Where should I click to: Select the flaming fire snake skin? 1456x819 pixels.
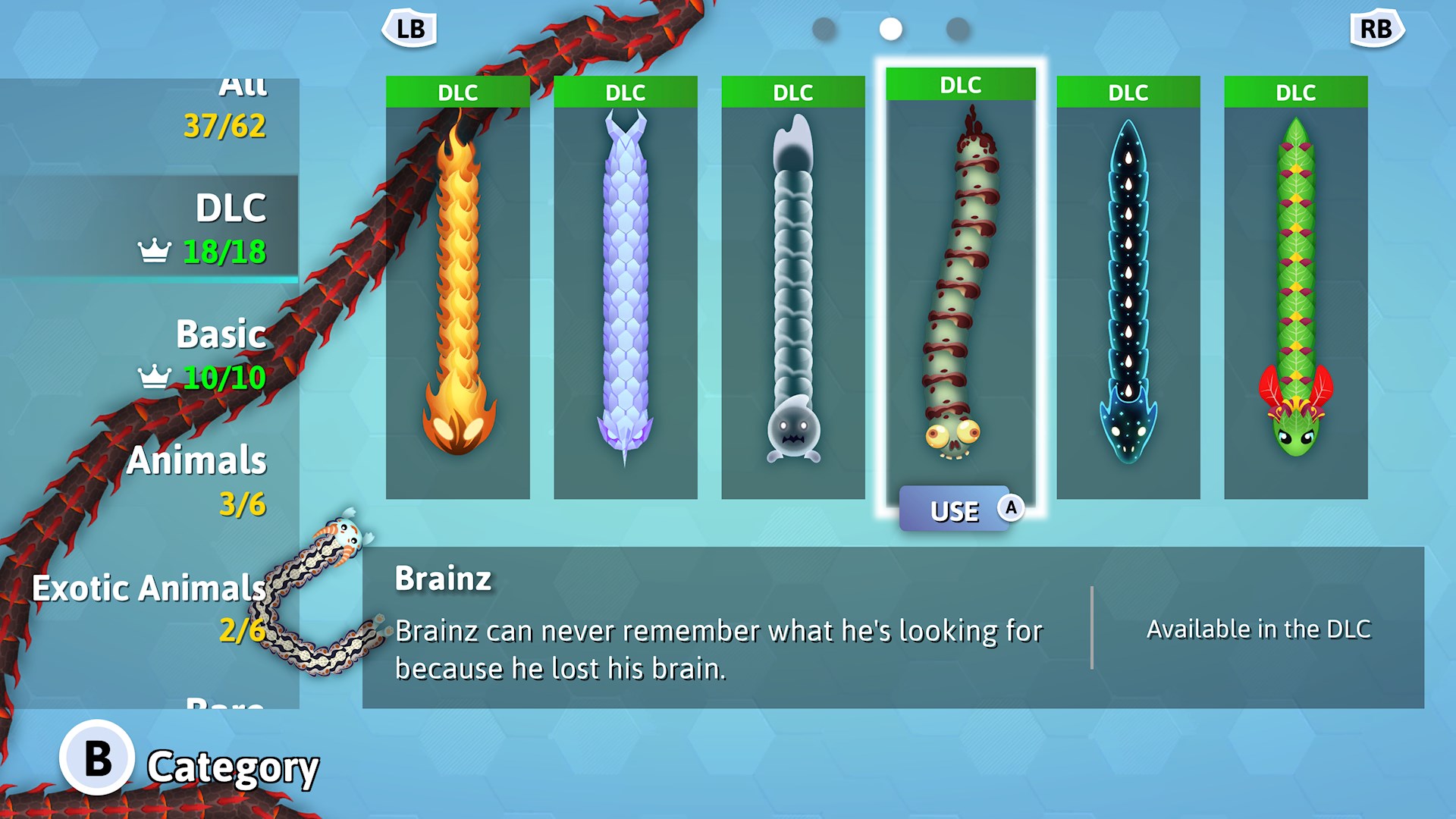[x=458, y=288]
